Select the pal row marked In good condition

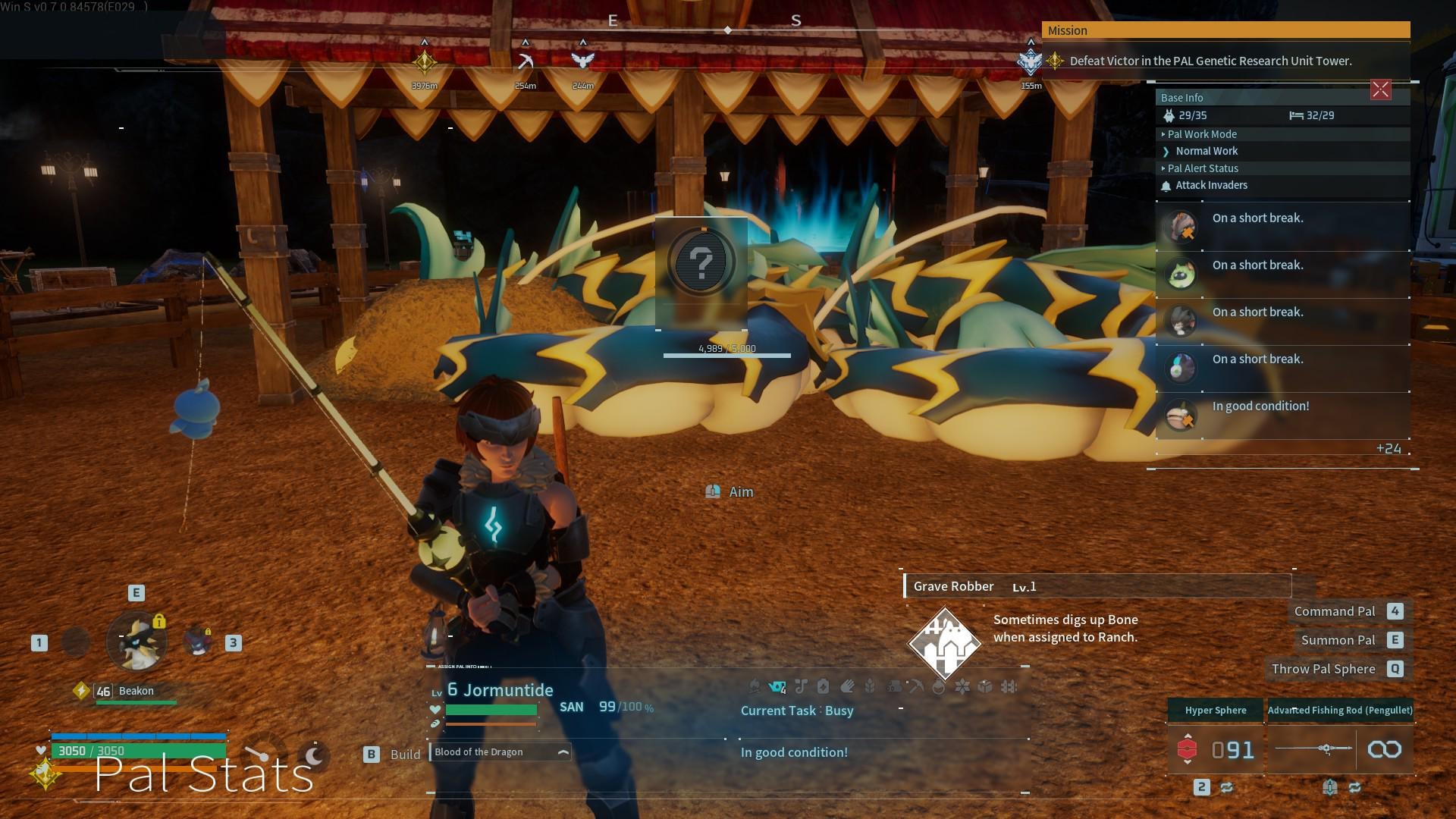click(x=1282, y=415)
